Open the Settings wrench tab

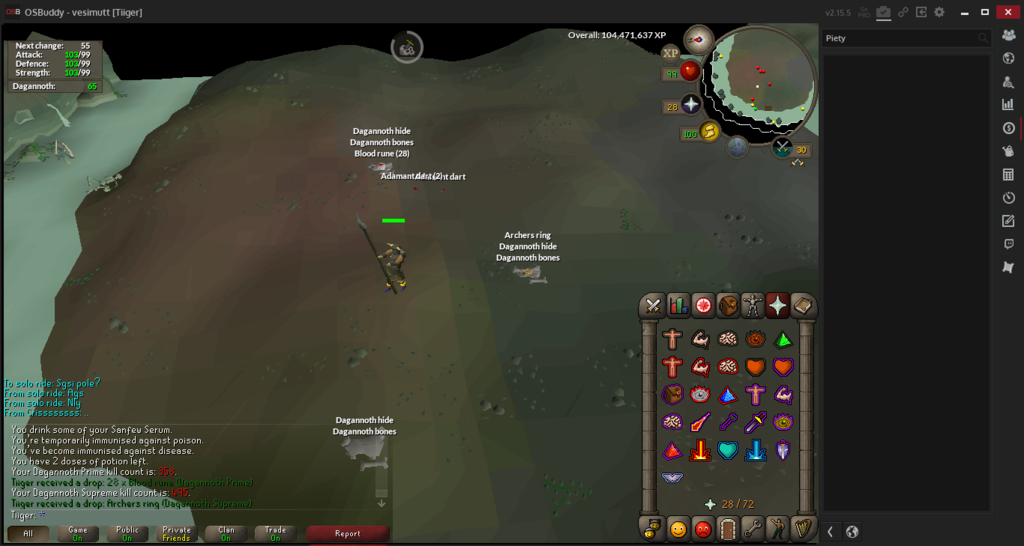pos(753,528)
